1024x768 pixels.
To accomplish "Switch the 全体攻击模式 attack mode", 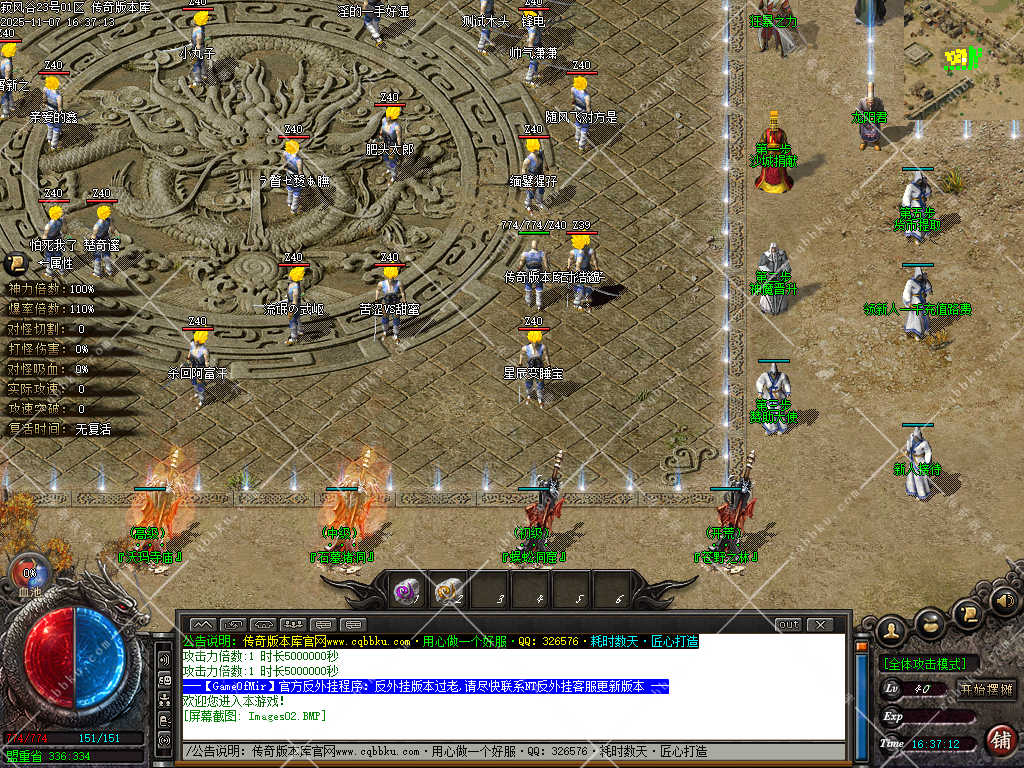I will (x=929, y=663).
